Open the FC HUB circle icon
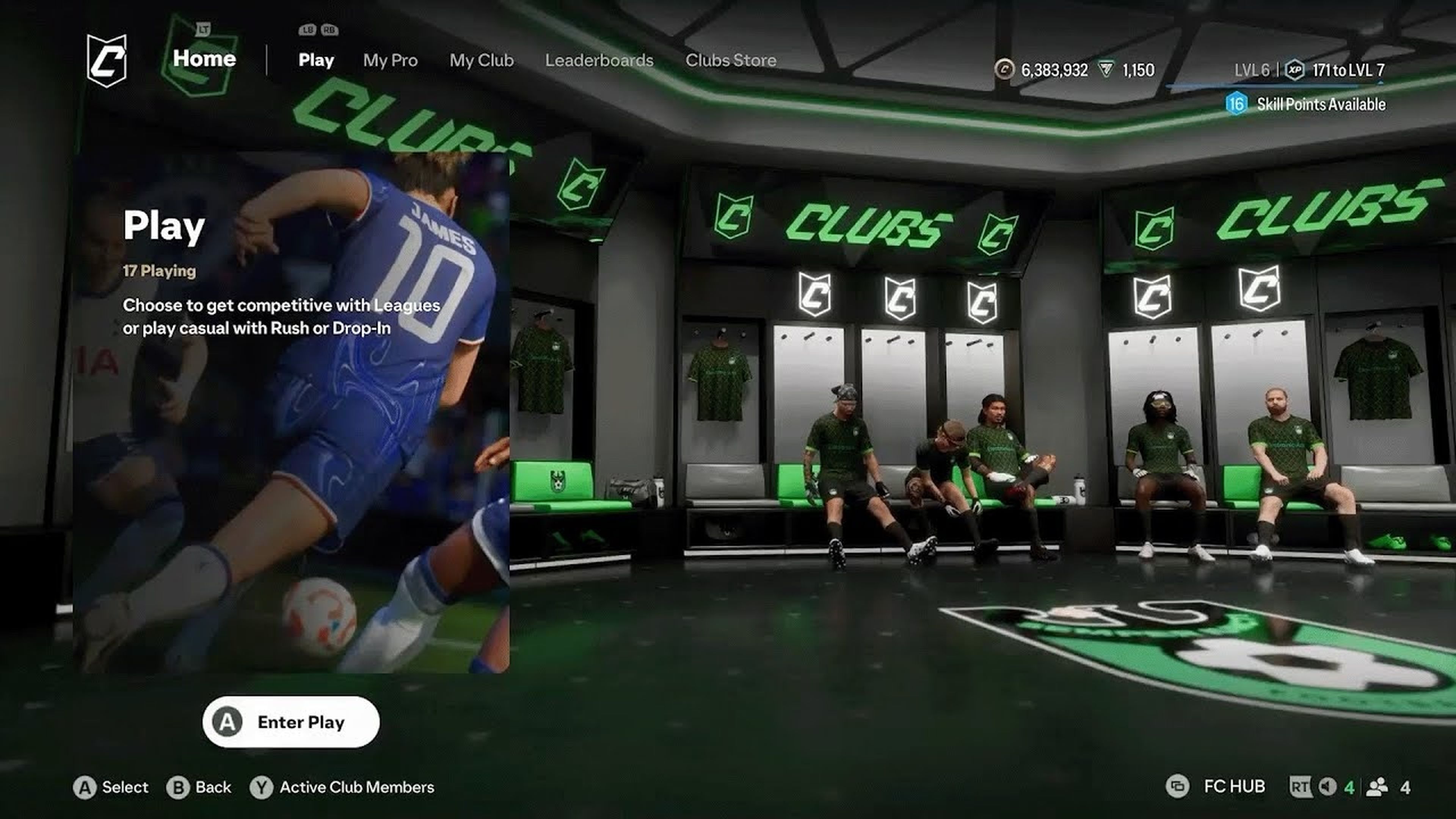Viewport: 1456px width, 819px height. tap(1178, 787)
